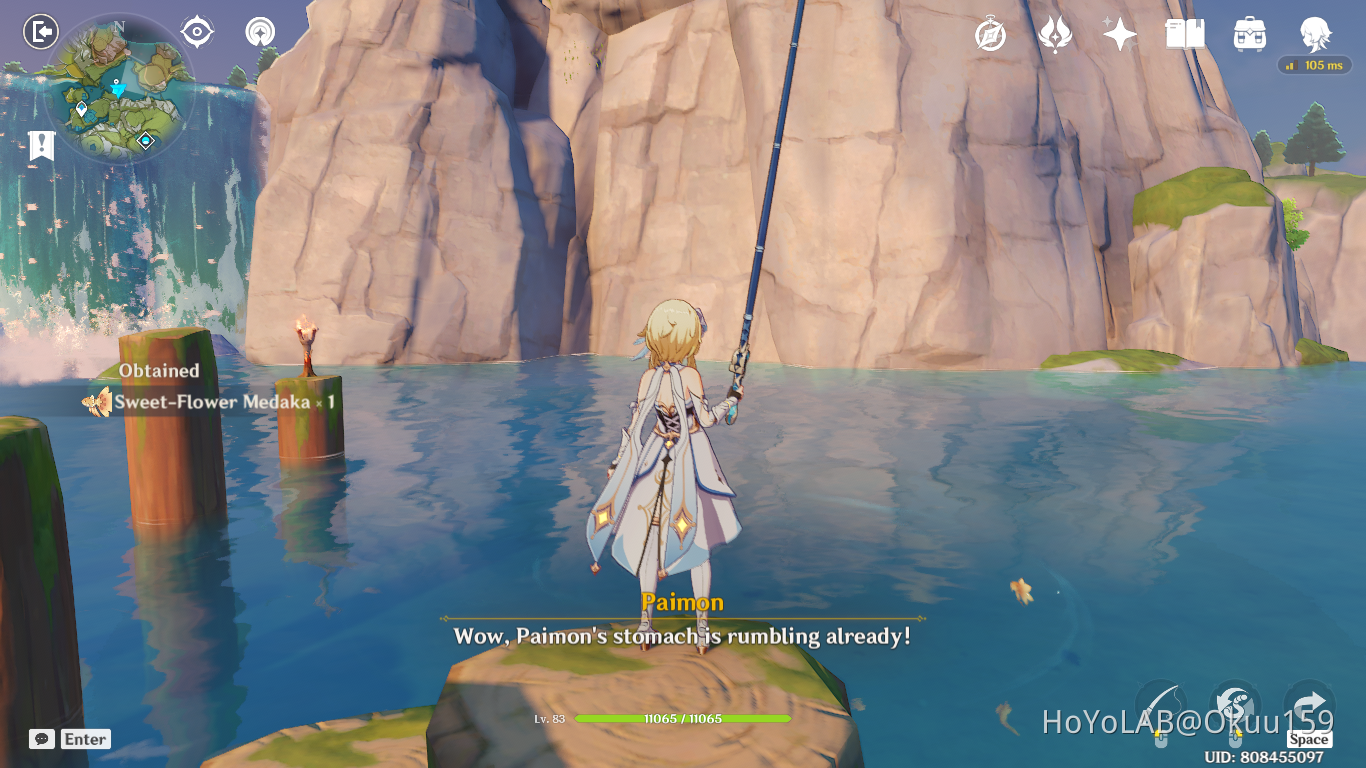Screen dimensions: 1366x768
Task: Open the Adventurer Handbook wings icon
Action: tap(1057, 33)
